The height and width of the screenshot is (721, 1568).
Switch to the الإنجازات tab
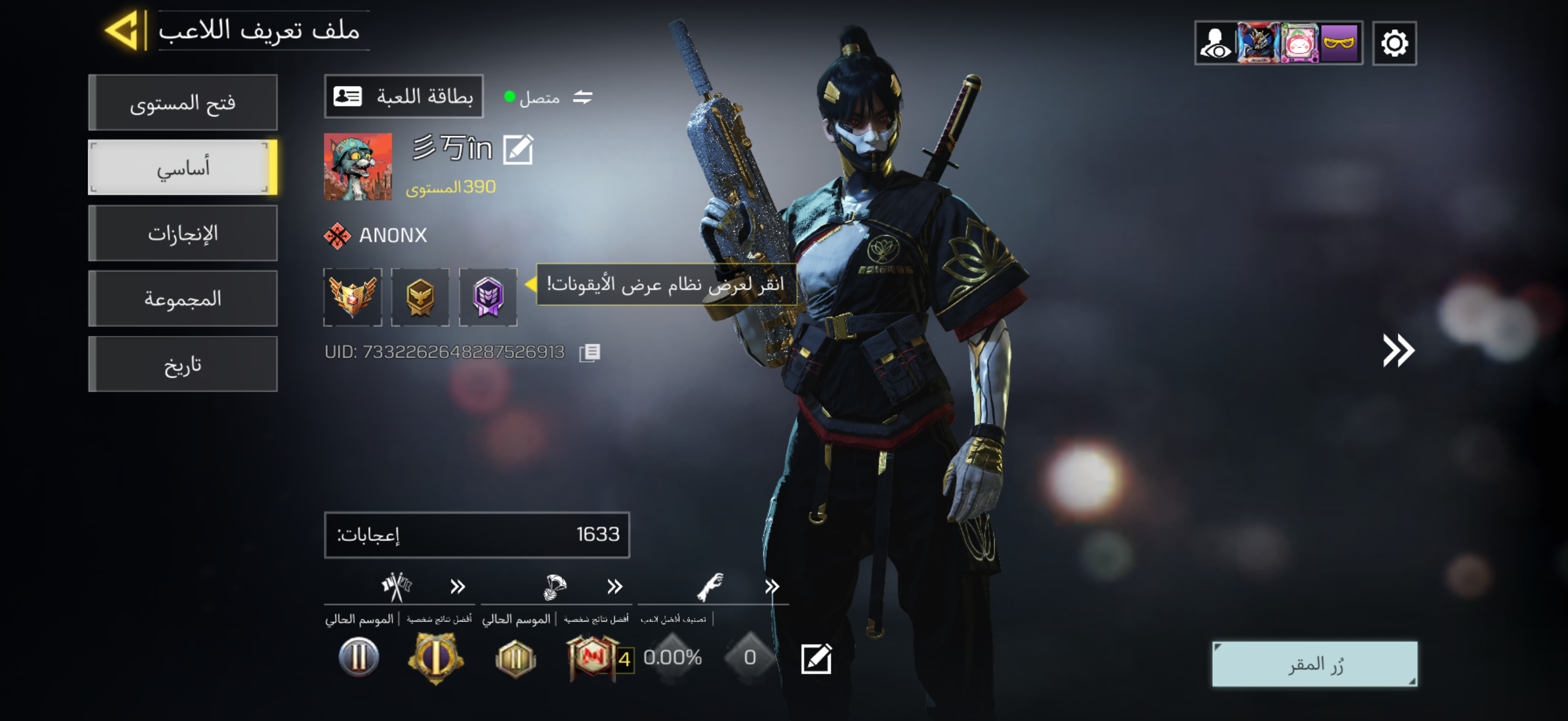pos(183,234)
